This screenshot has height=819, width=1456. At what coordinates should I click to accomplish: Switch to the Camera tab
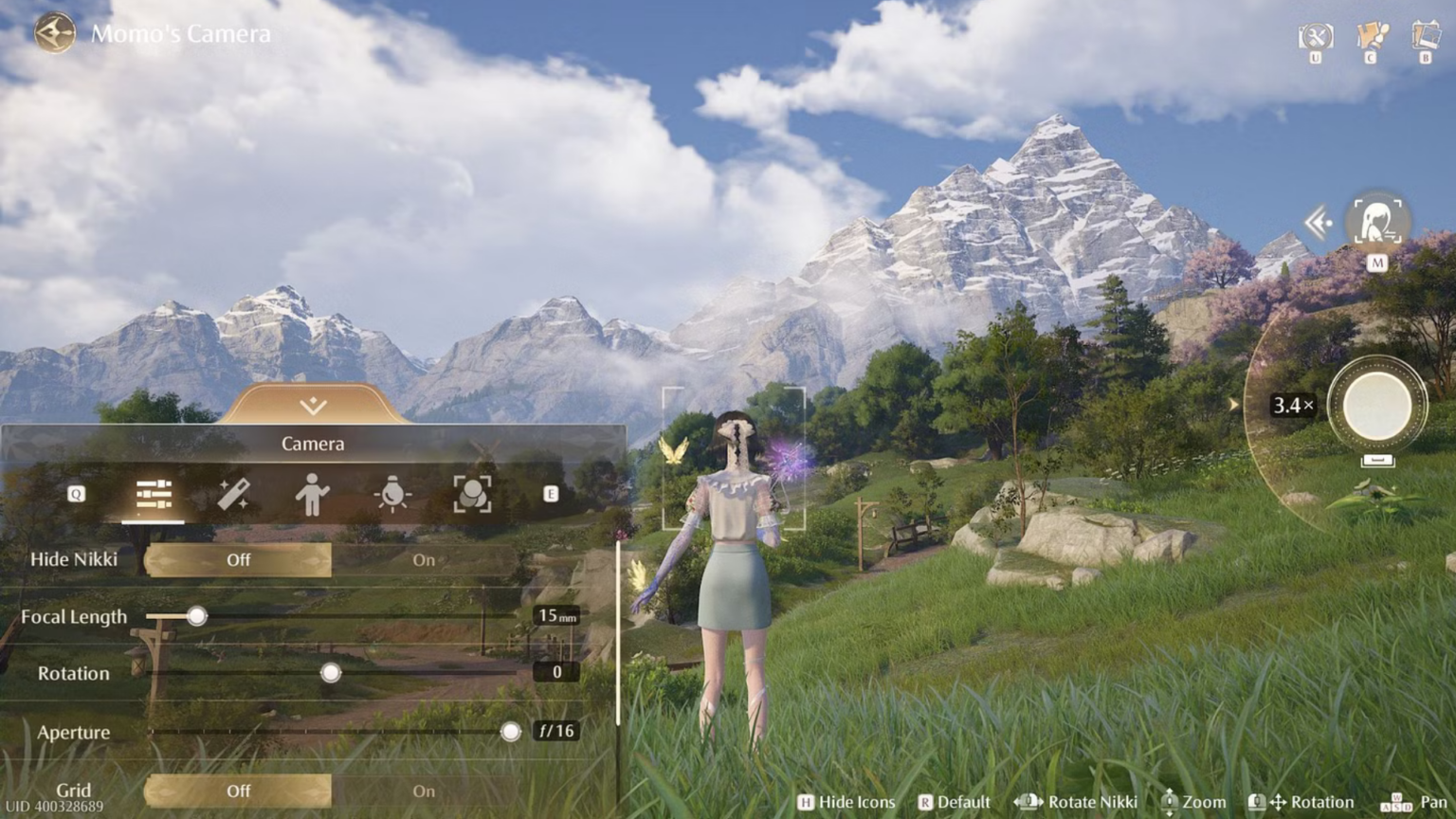[313, 443]
